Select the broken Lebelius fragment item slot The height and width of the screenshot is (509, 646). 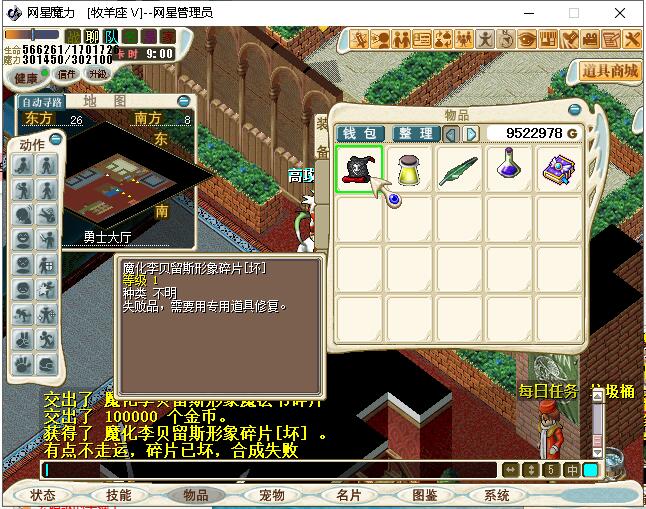(x=360, y=169)
